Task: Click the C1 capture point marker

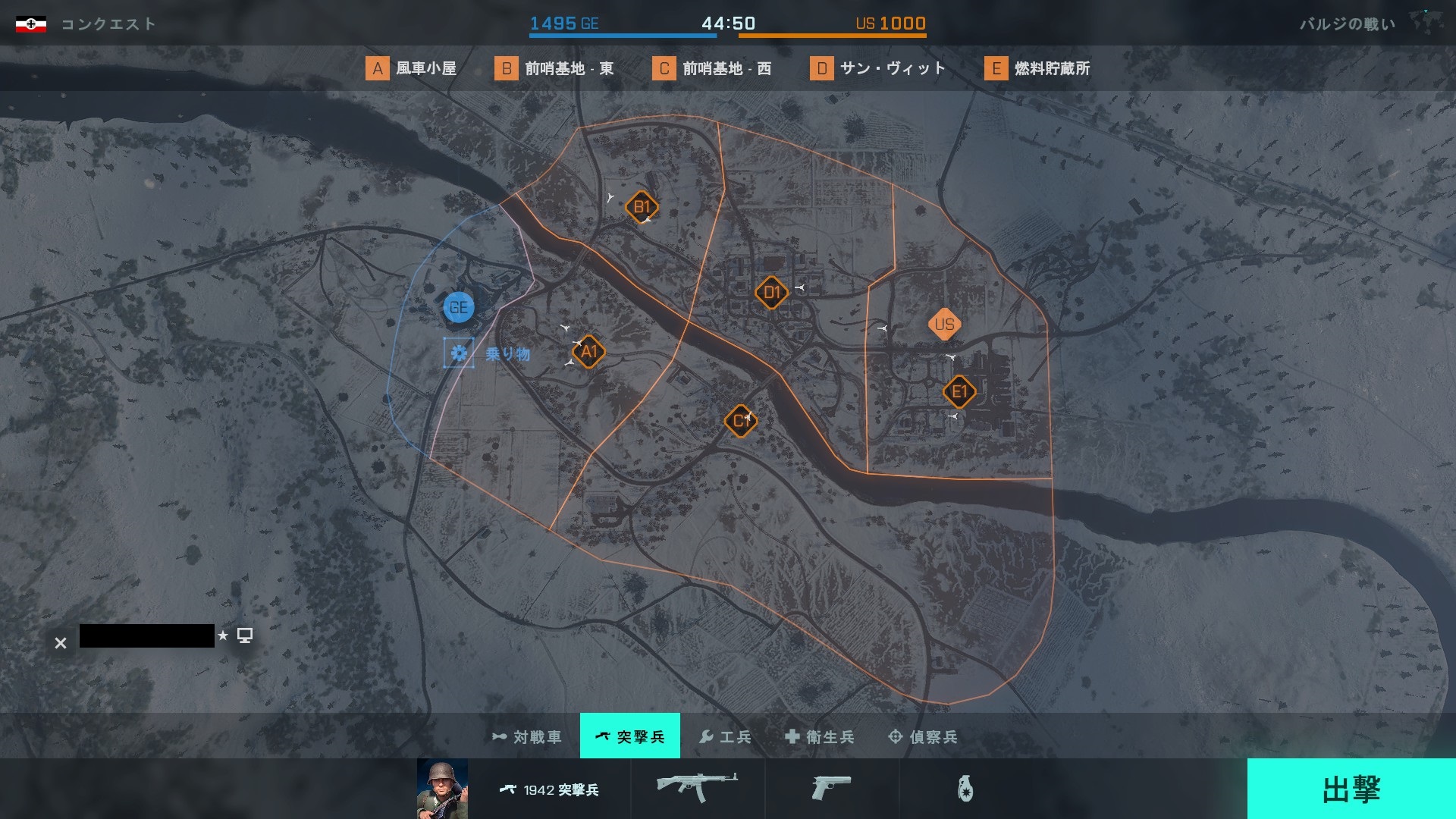Action: 740,421
